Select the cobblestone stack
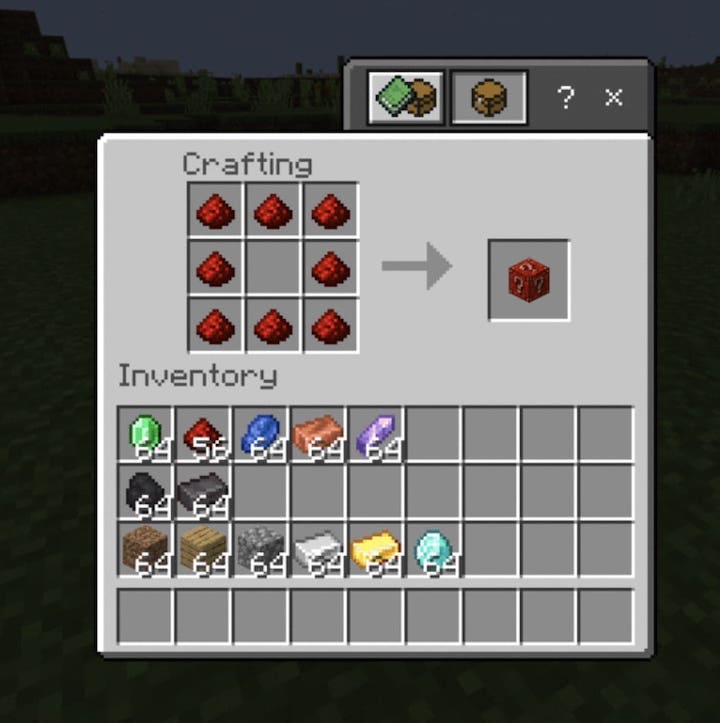 (261, 549)
